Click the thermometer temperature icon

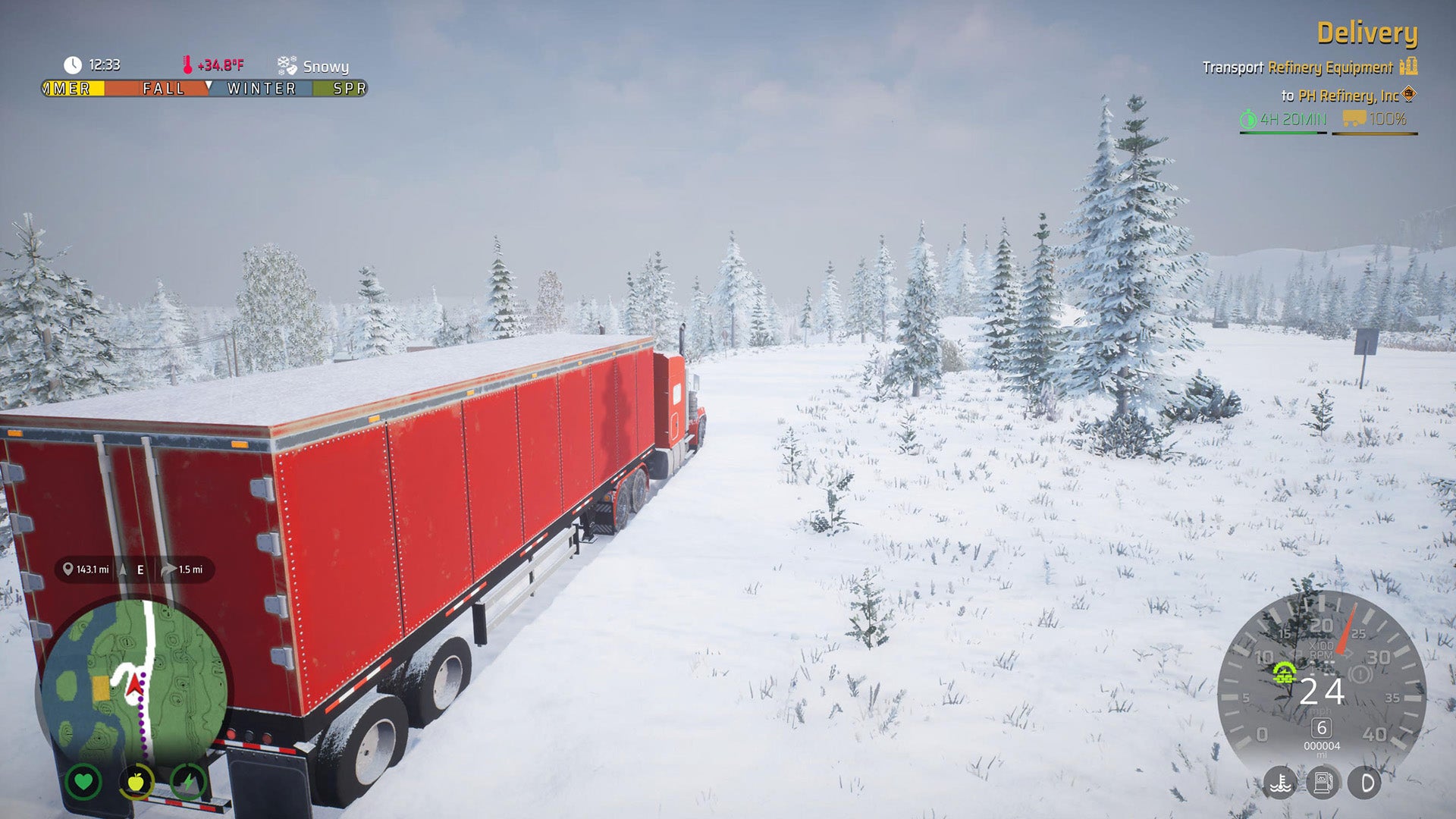(189, 64)
